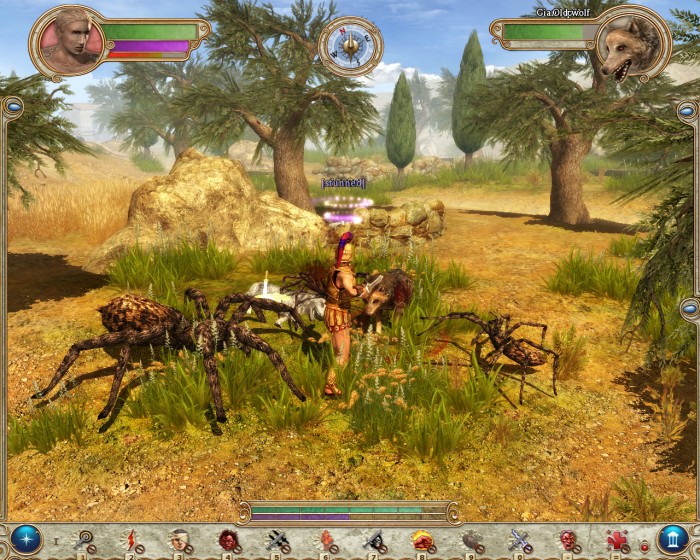Open the temple pillar orb menu
700x560 pixels.
673,540
